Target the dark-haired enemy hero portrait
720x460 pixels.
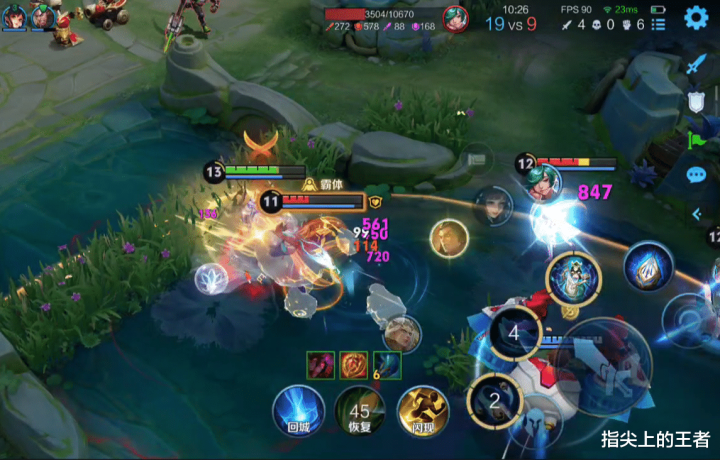493,206
